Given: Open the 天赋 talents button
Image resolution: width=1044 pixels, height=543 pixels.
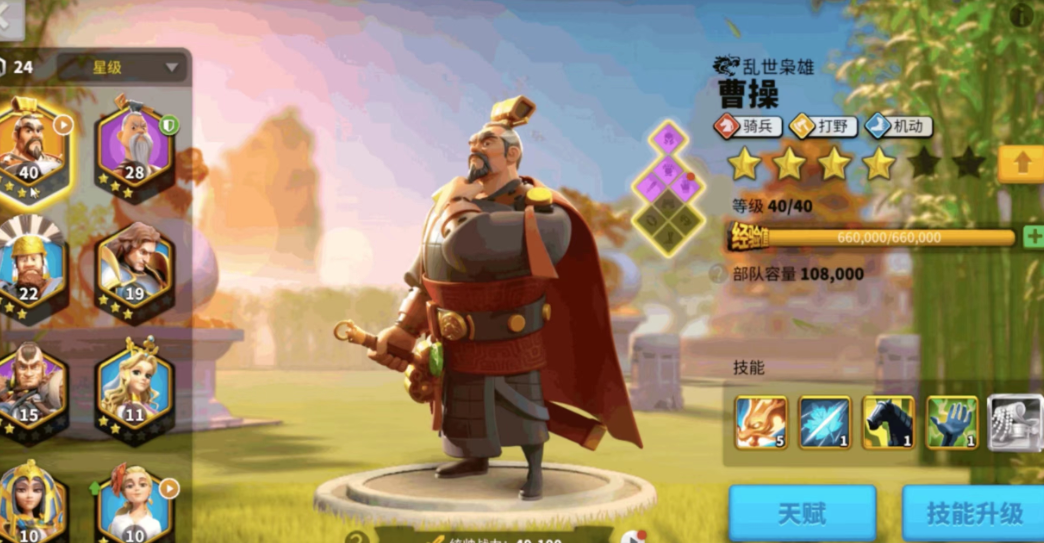Looking at the screenshot, I should coord(802,513).
